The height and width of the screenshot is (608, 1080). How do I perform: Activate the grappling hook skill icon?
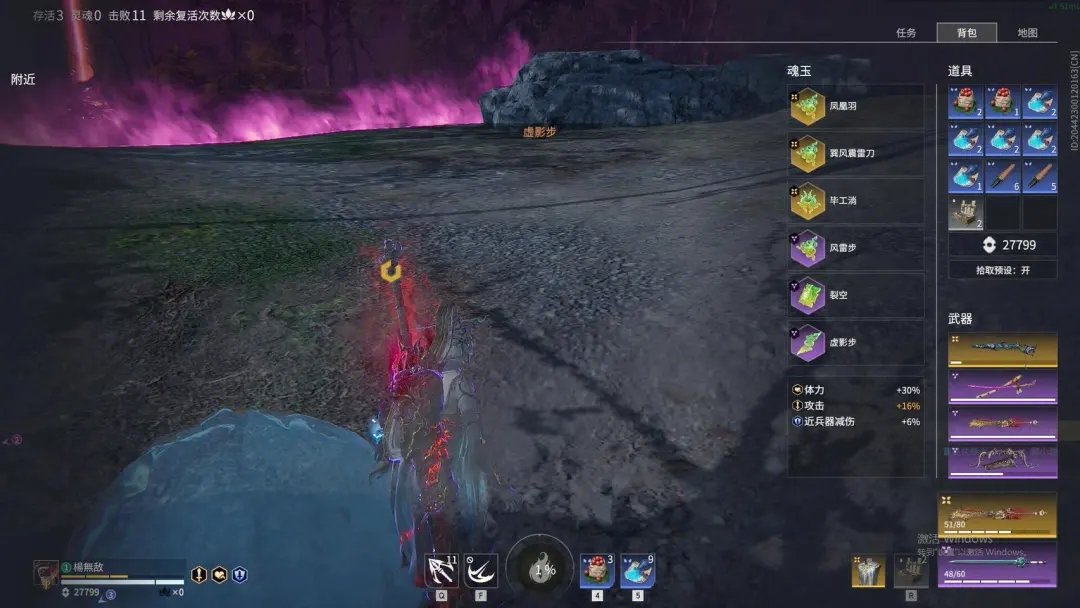tap(441, 571)
